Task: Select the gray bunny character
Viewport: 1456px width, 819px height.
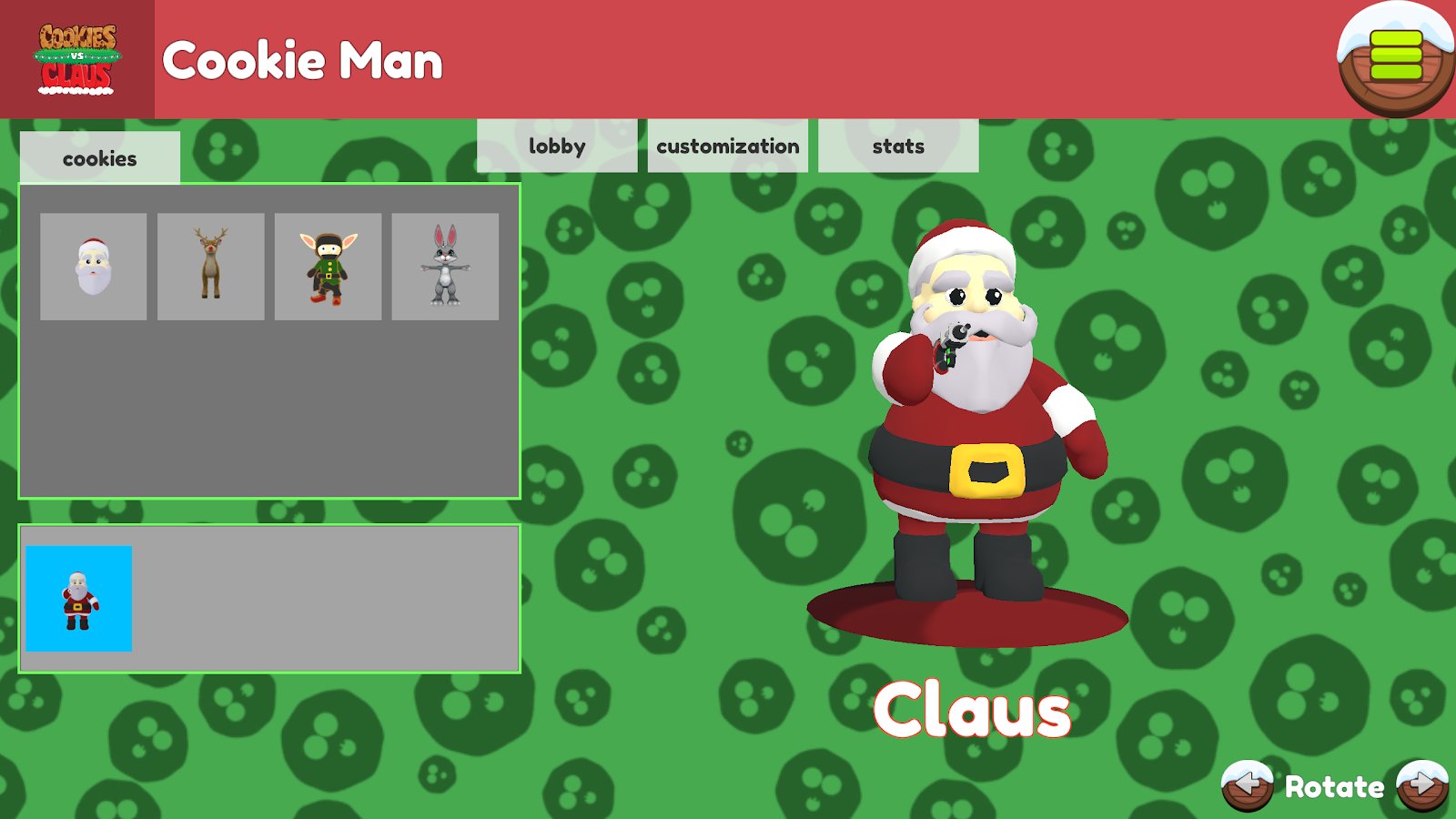Action: pyautogui.click(x=443, y=266)
